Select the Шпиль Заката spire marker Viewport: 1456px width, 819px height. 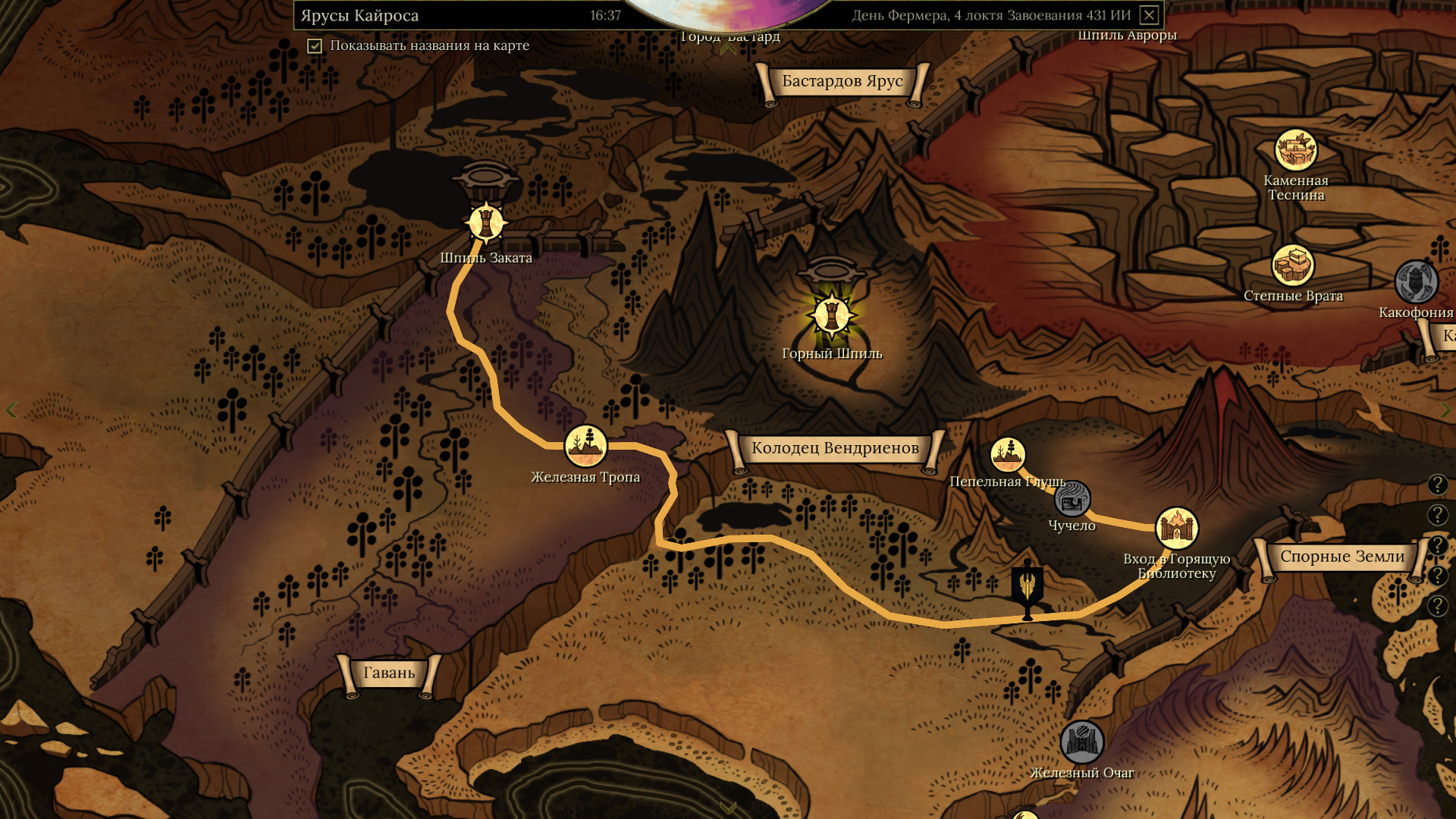pyautogui.click(x=486, y=223)
